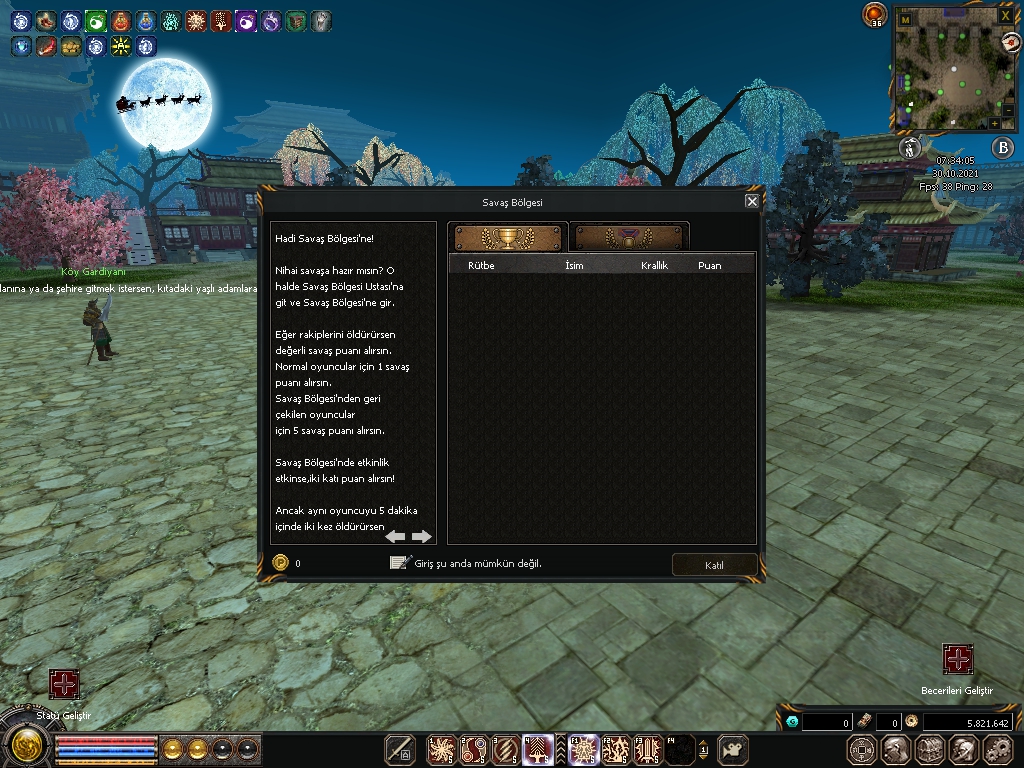Open the Statü Geliştir red cross button
Image resolution: width=1024 pixels, height=768 pixels.
pyautogui.click(x=64, y=685)
